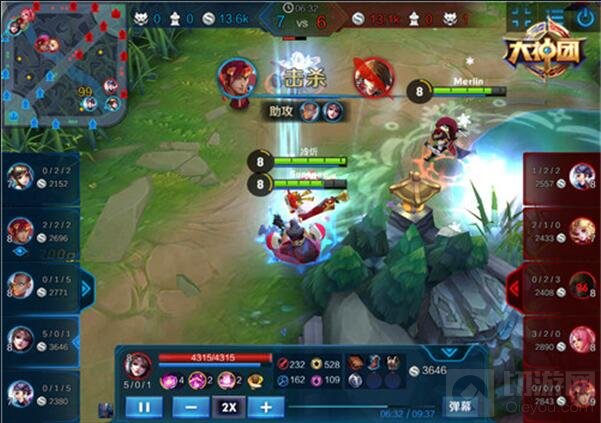Image resolution: width=601 pixels, height=423 pixels.
Task: Click the power exit button
Action: point(585,17)
